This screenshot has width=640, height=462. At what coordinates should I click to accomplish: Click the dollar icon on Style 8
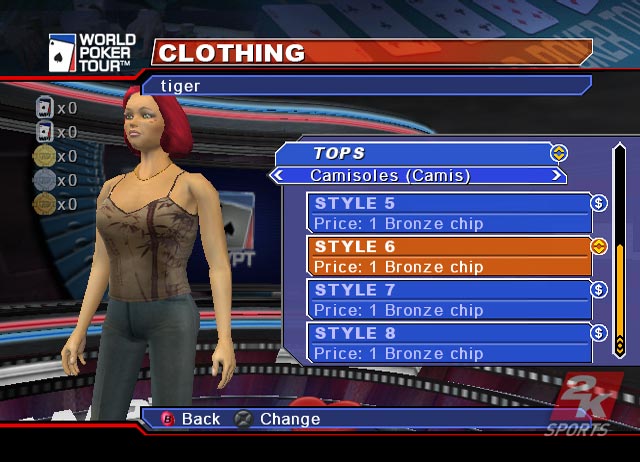point(599,333)
